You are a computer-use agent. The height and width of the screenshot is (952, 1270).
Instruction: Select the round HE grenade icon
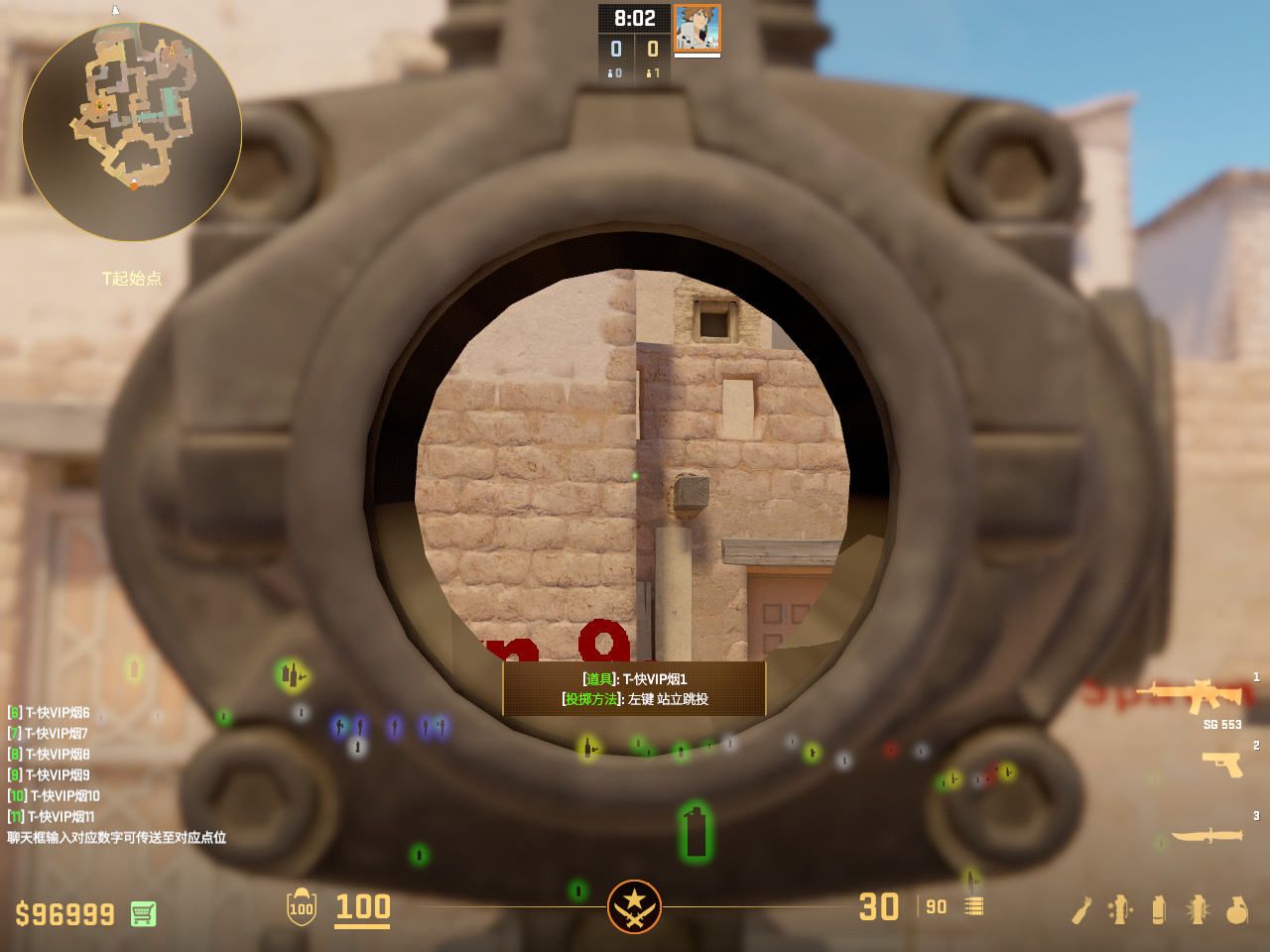pyautogui.click(x=1236, y=909)
